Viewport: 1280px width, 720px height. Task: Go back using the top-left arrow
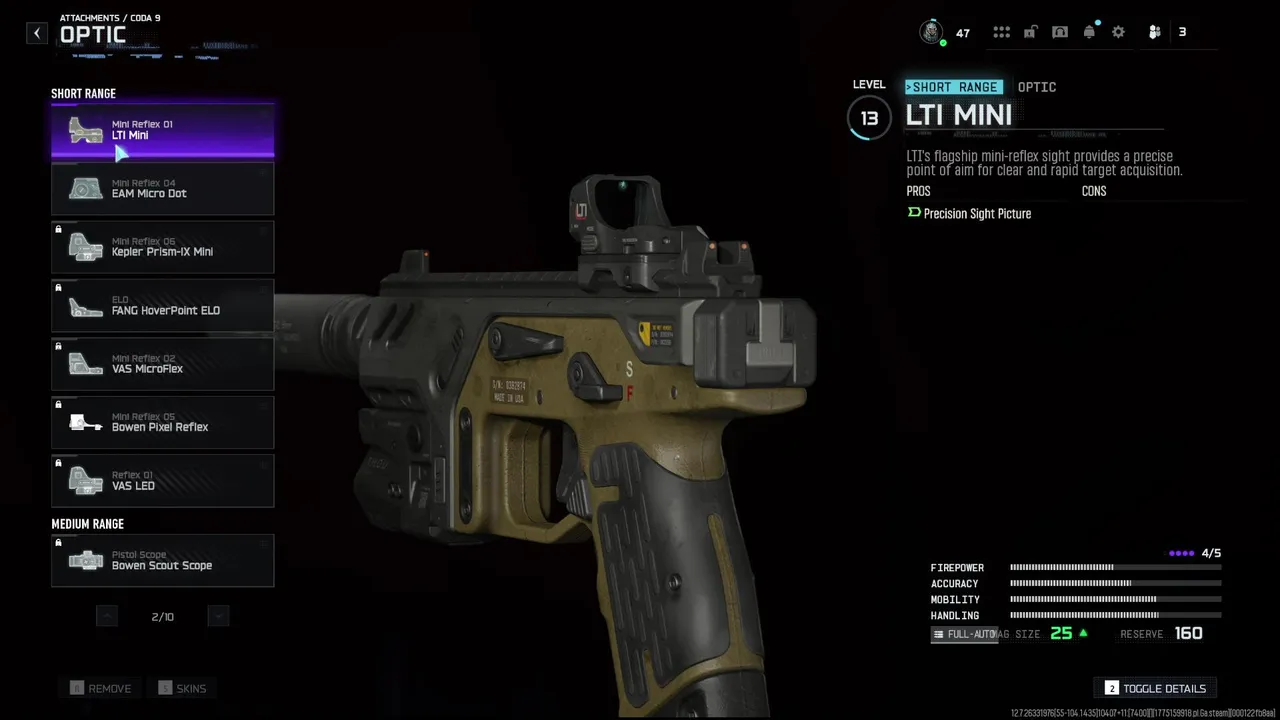tap(37, 33)
